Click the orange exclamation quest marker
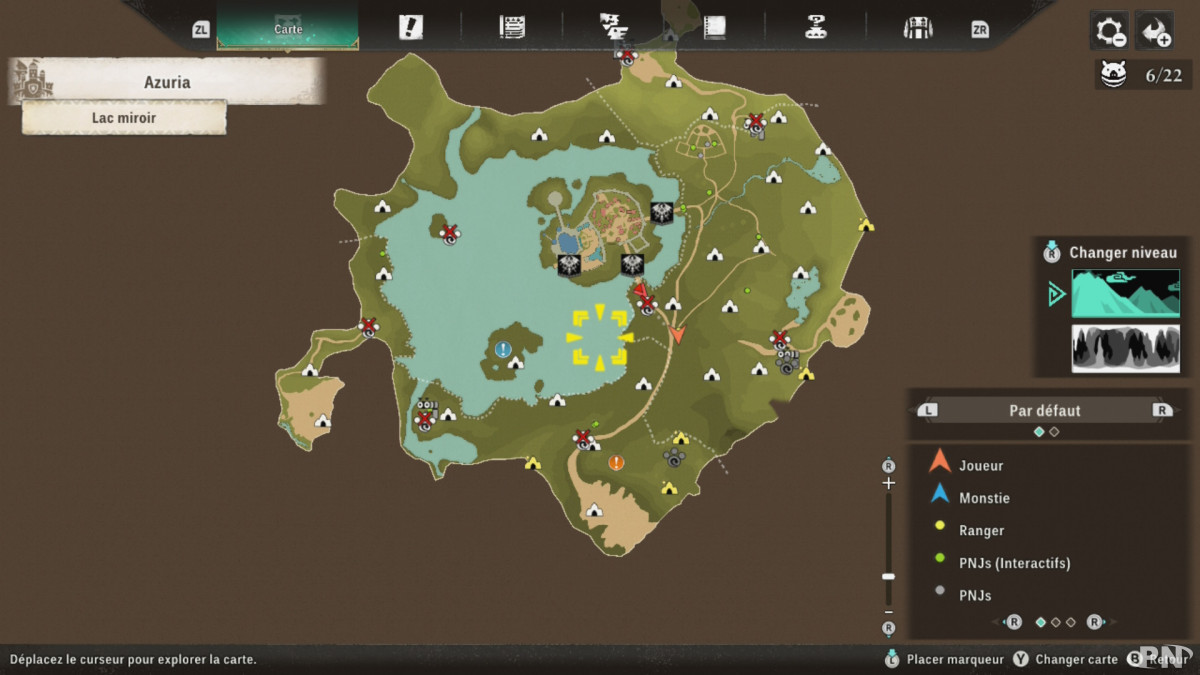 pos(616,462)
